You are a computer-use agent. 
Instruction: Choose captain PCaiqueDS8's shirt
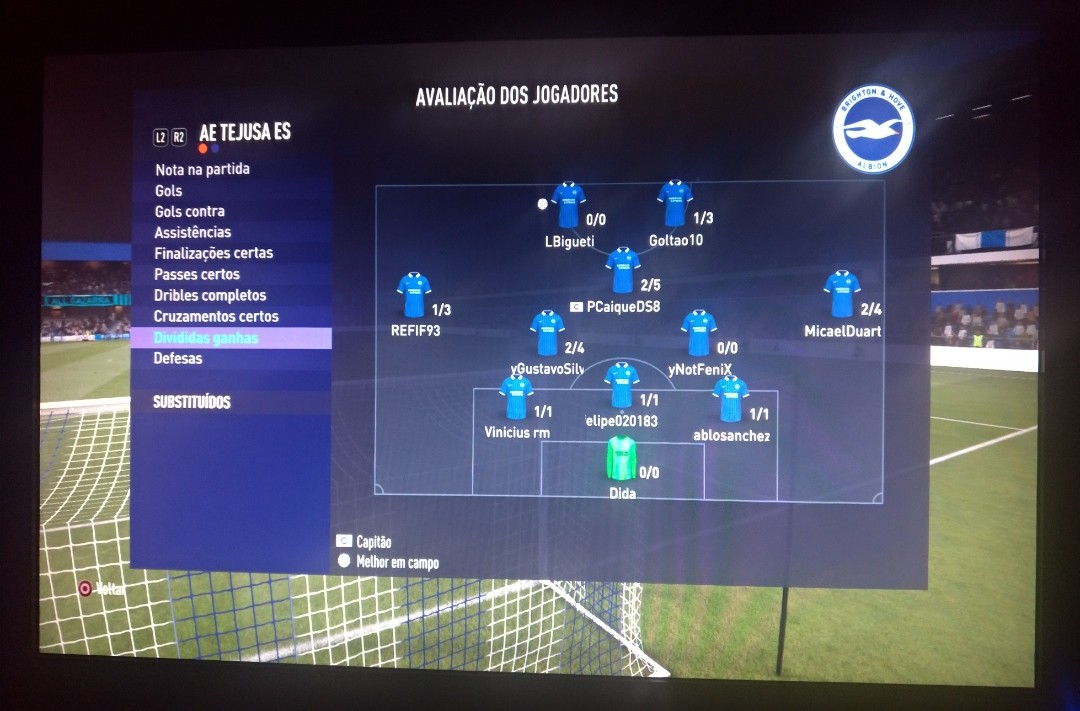622,271
